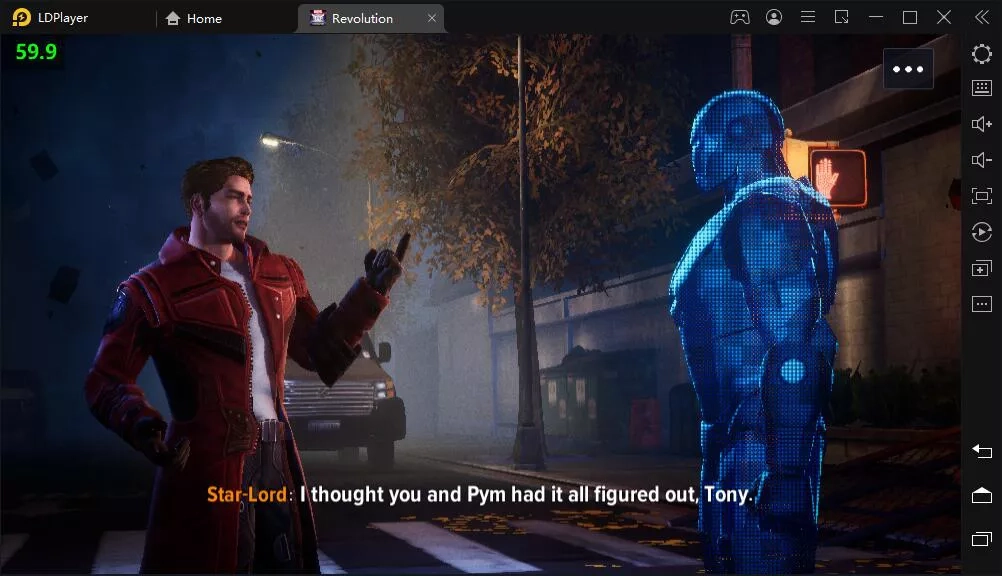Open the three-dots cutscene options button

[x=908, y=69]
